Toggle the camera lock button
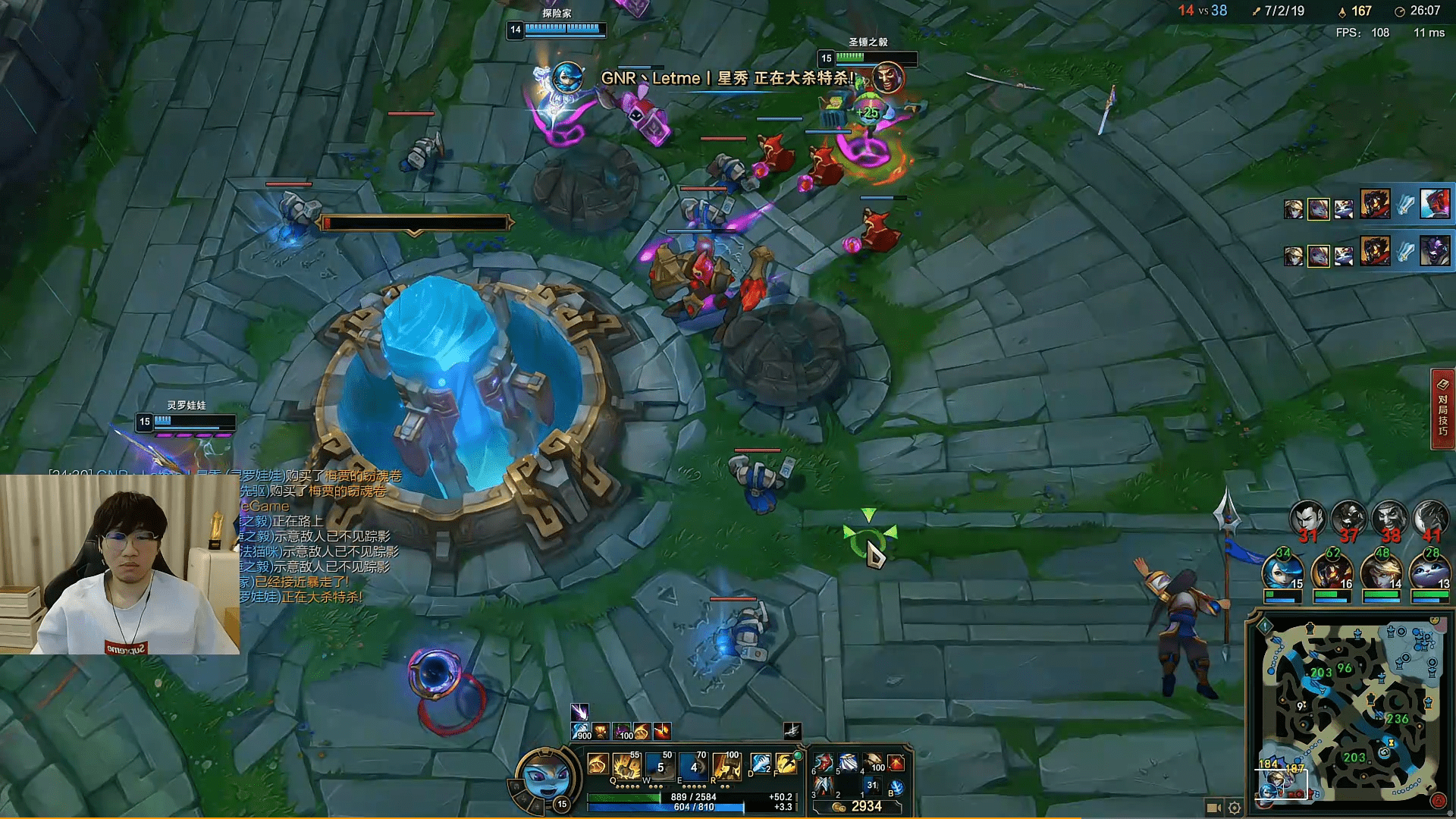This screenshot has height=819, width=1456. [1213, 808]
